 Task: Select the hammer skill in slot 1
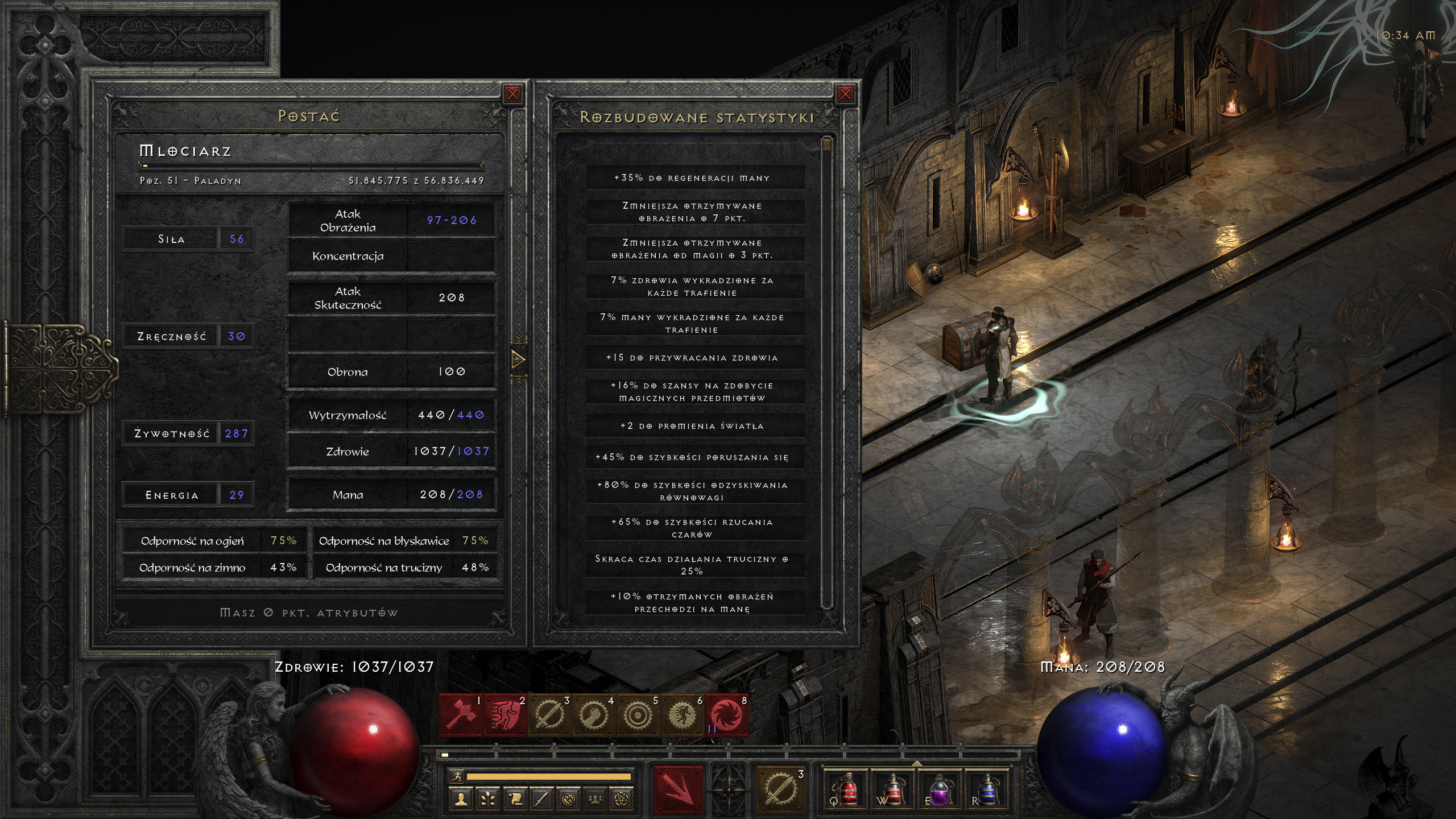(x=461, y=715)
